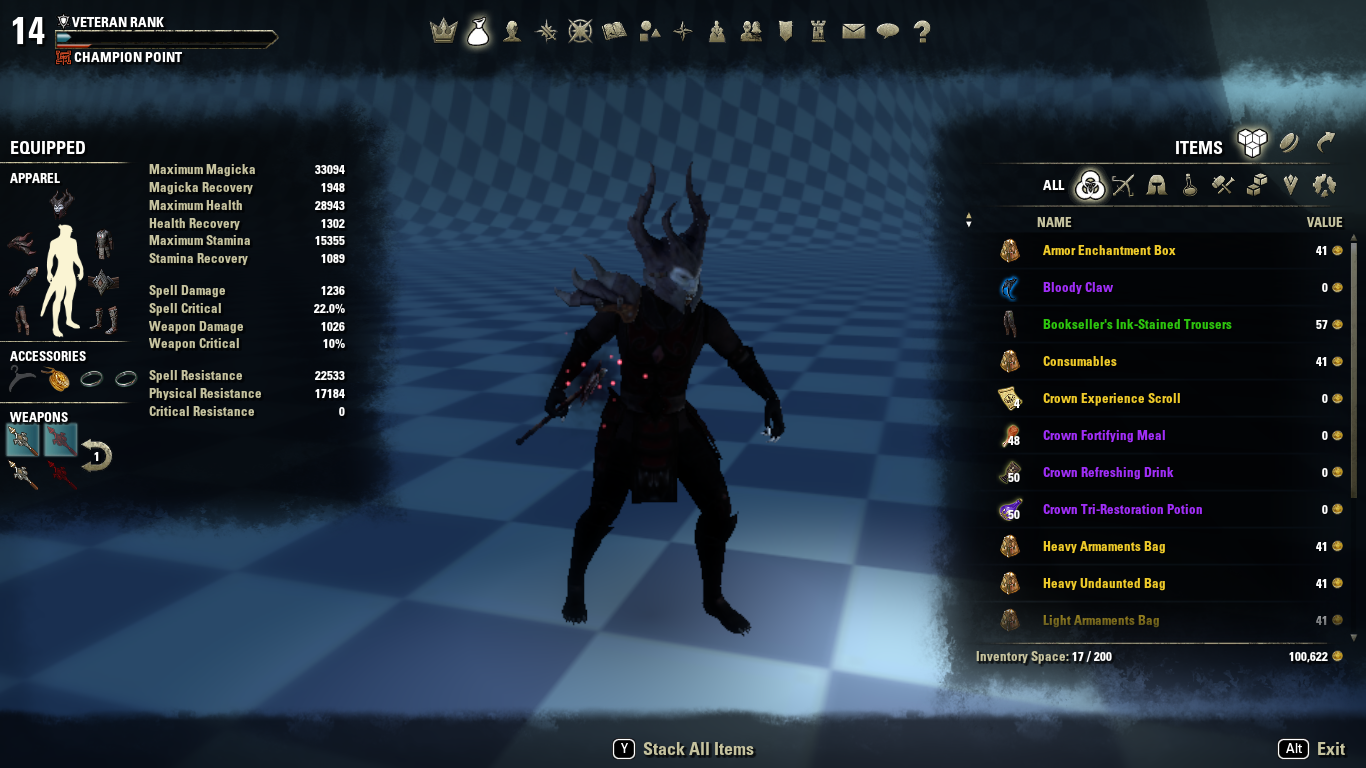Open the Alliance War castle icon
Viewport: 1366px width, 768px height.
point(818,31)
